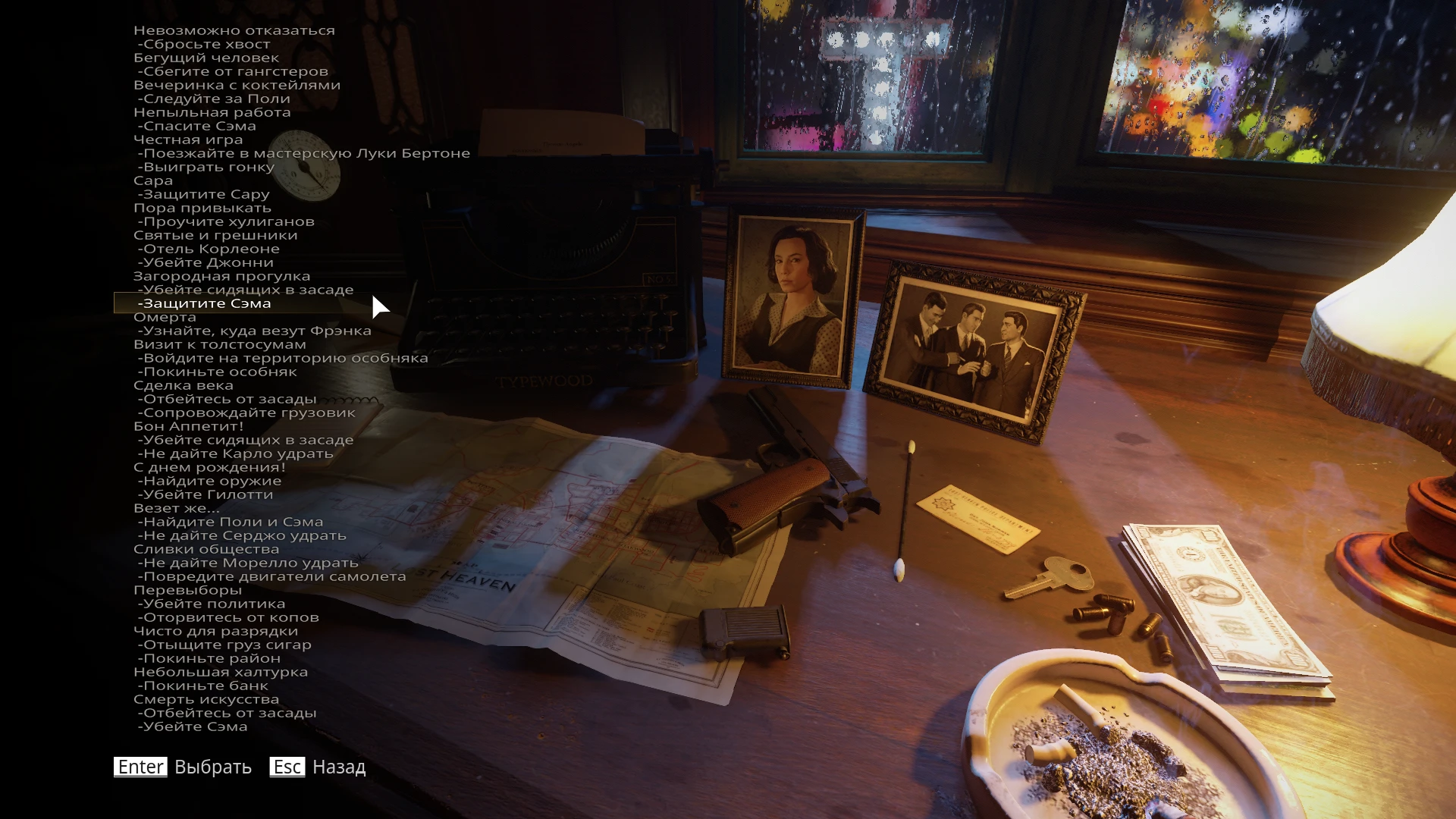Select the "Невозможно отказаться" mission

point(234,30)
